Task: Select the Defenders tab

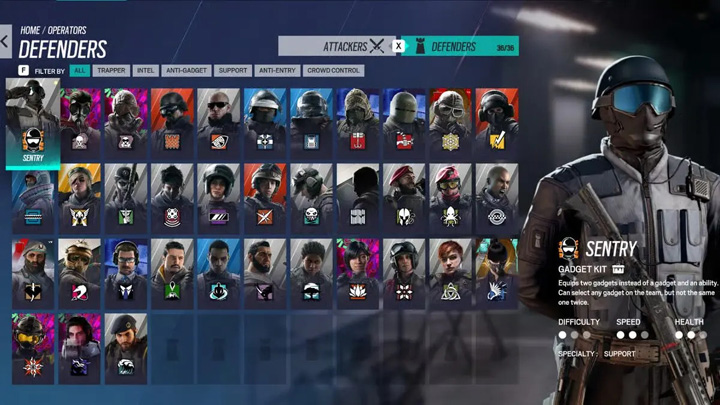Action: pos(454,46)
